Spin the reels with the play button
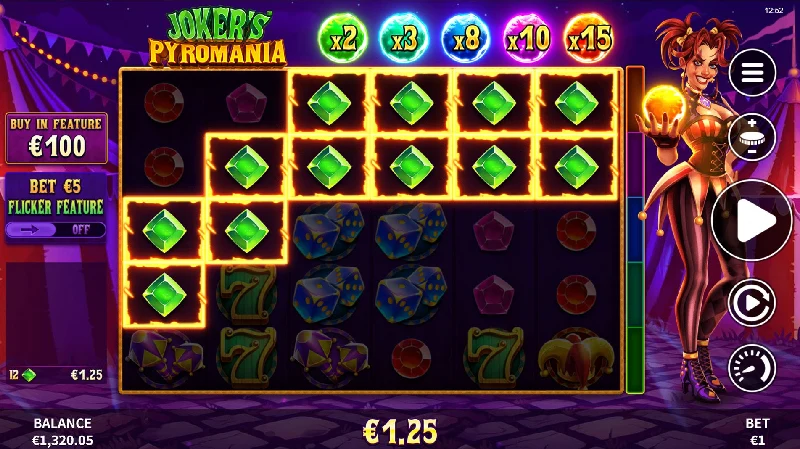800x449 pixels. [752, 221]
